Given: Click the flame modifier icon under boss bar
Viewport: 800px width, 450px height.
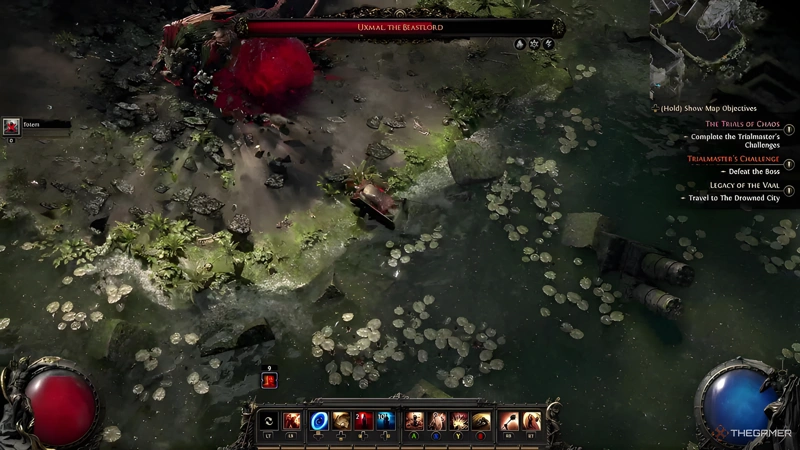Looking at the screenshot, I should point(520,45).
